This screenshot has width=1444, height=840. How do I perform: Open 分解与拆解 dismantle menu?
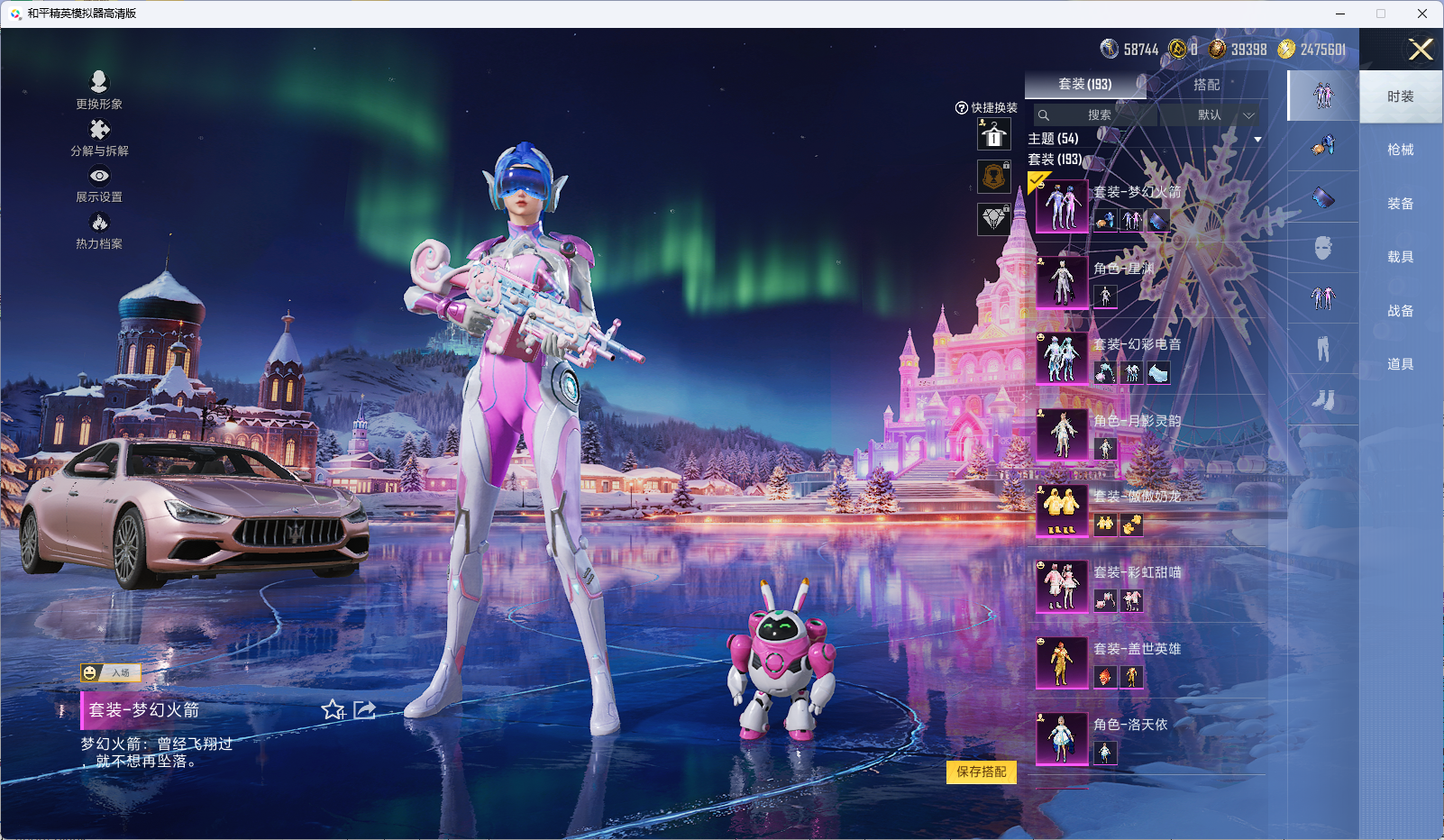pos(99,137)
